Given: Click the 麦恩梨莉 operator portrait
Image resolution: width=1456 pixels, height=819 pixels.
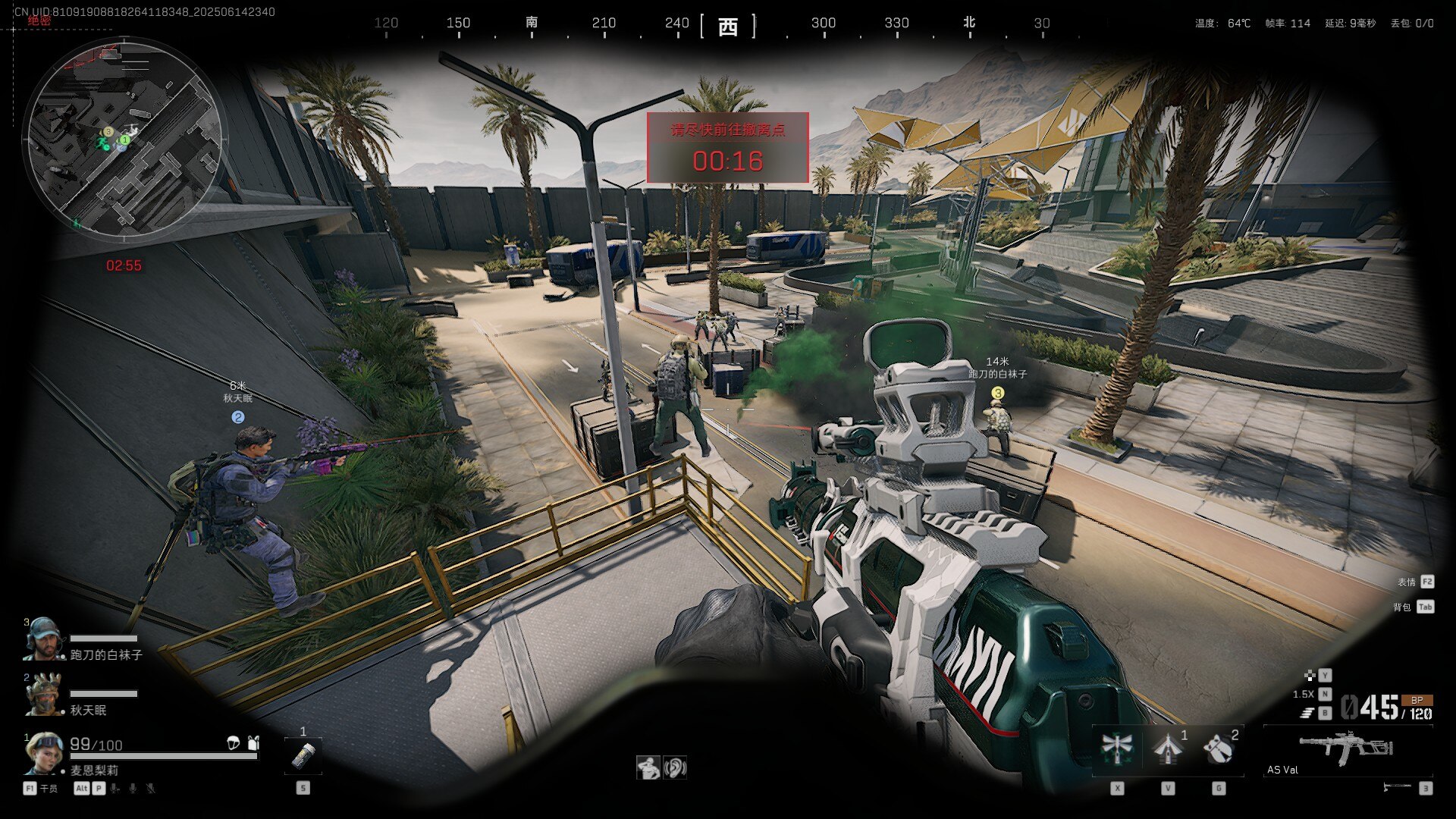Looking at the screenshot, I should tap(43, 753).
